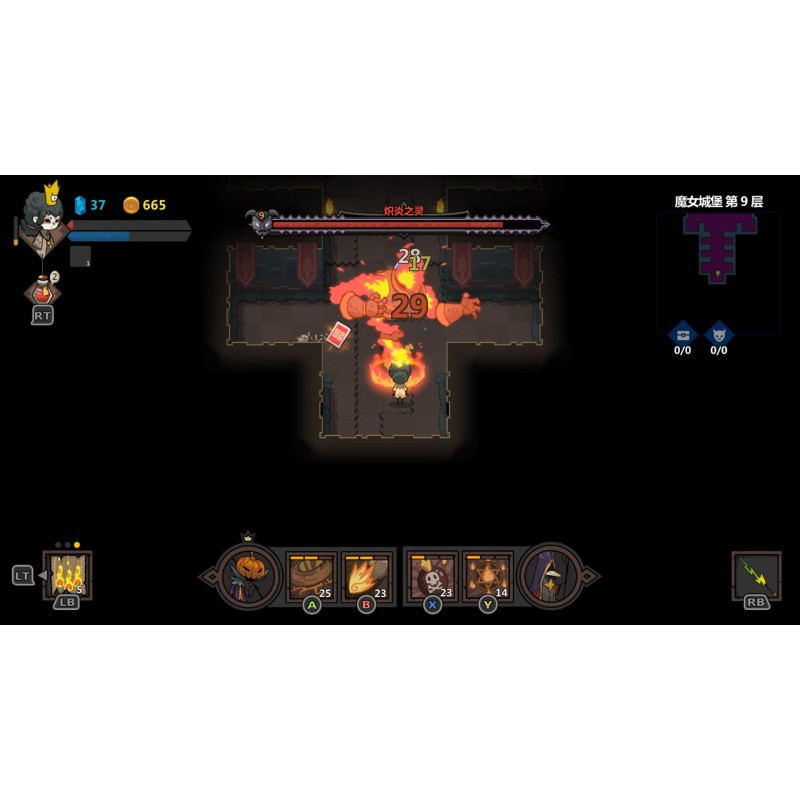Activate the crowned skull skill icon
Image resolution: width=800 pixels, height=800 pixels.
click(x=433, y=576)
